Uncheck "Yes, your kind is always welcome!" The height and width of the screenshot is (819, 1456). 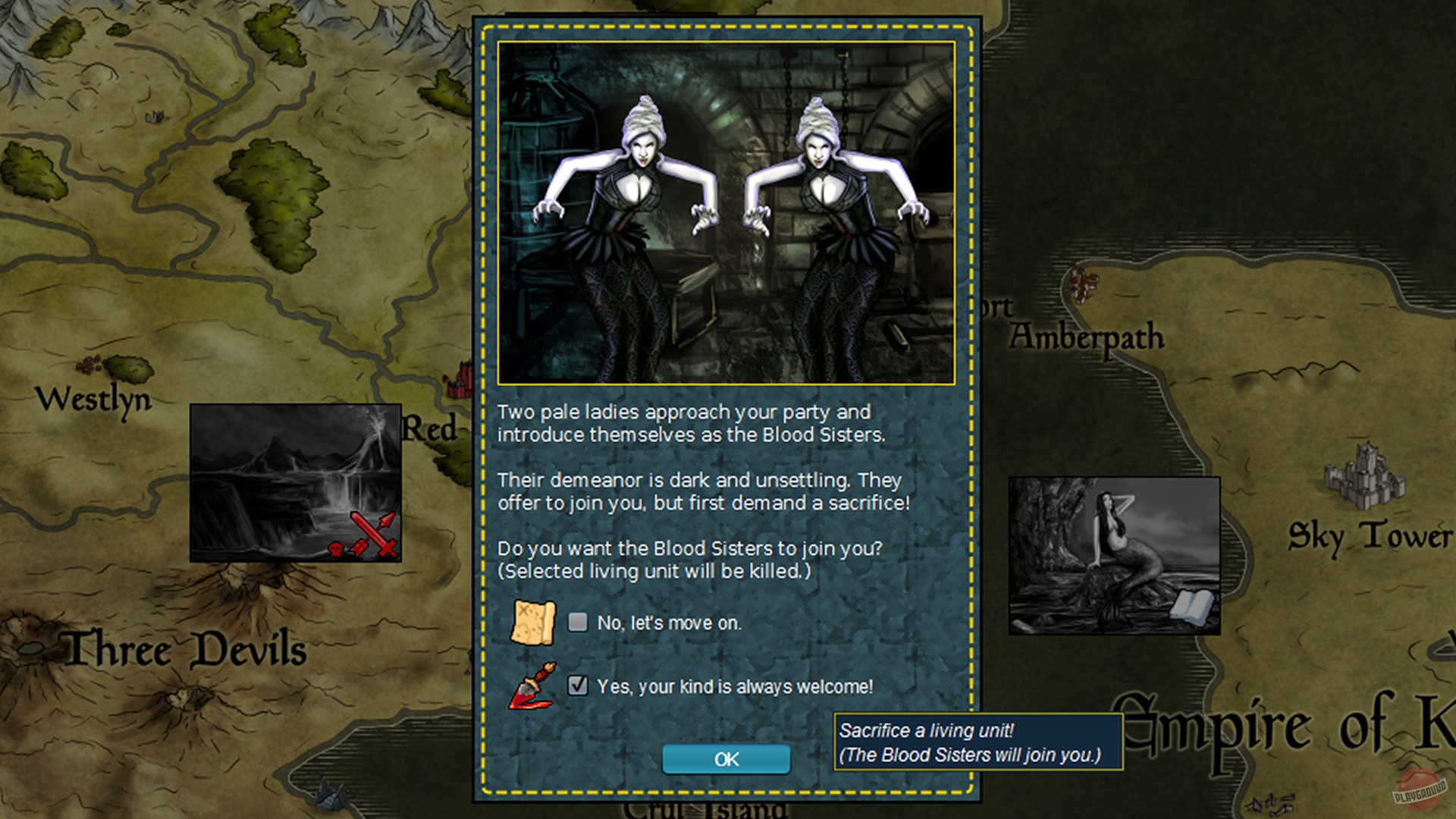click(578, 685)
